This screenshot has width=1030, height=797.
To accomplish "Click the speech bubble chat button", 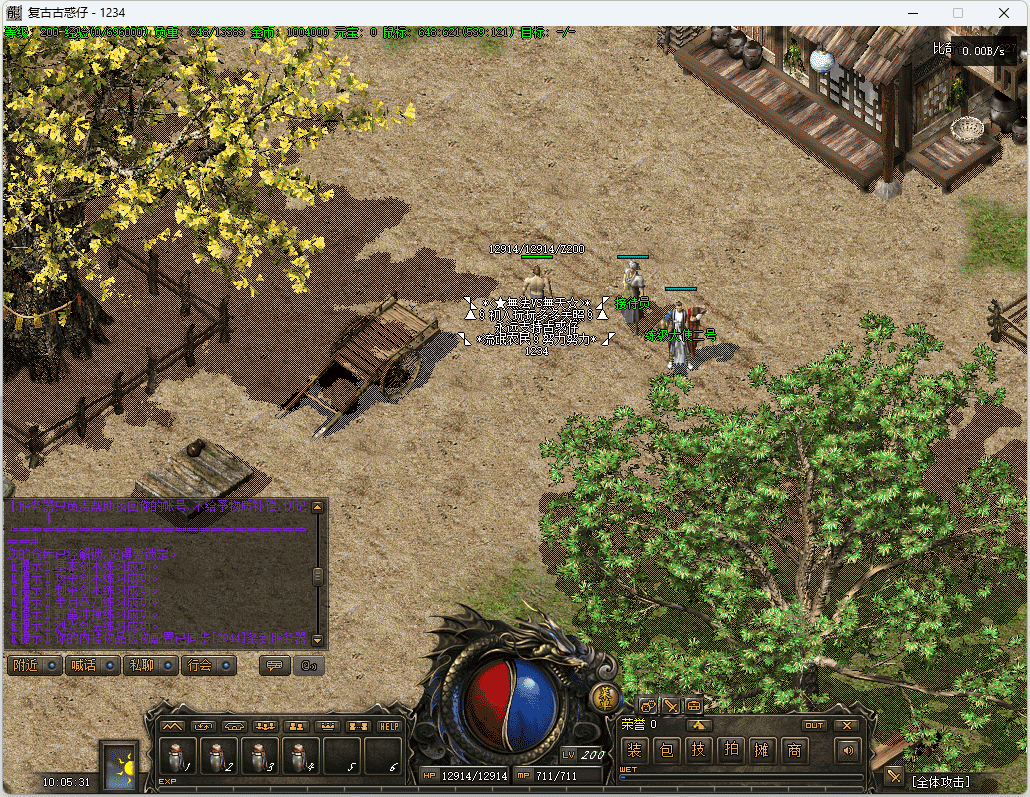I will point(274,665).
